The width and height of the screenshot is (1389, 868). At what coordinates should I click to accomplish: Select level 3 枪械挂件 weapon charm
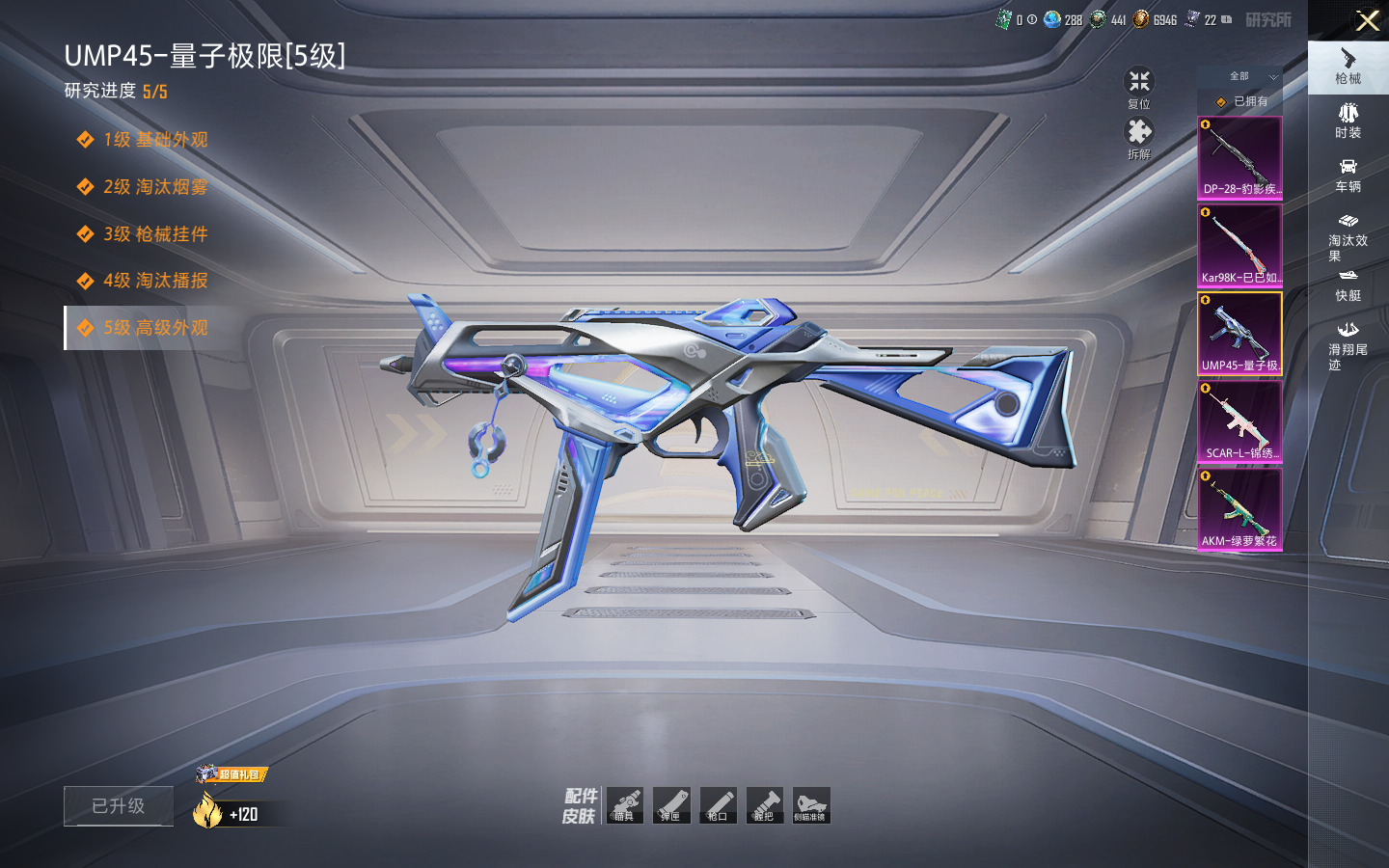click(x=154, y=233)
